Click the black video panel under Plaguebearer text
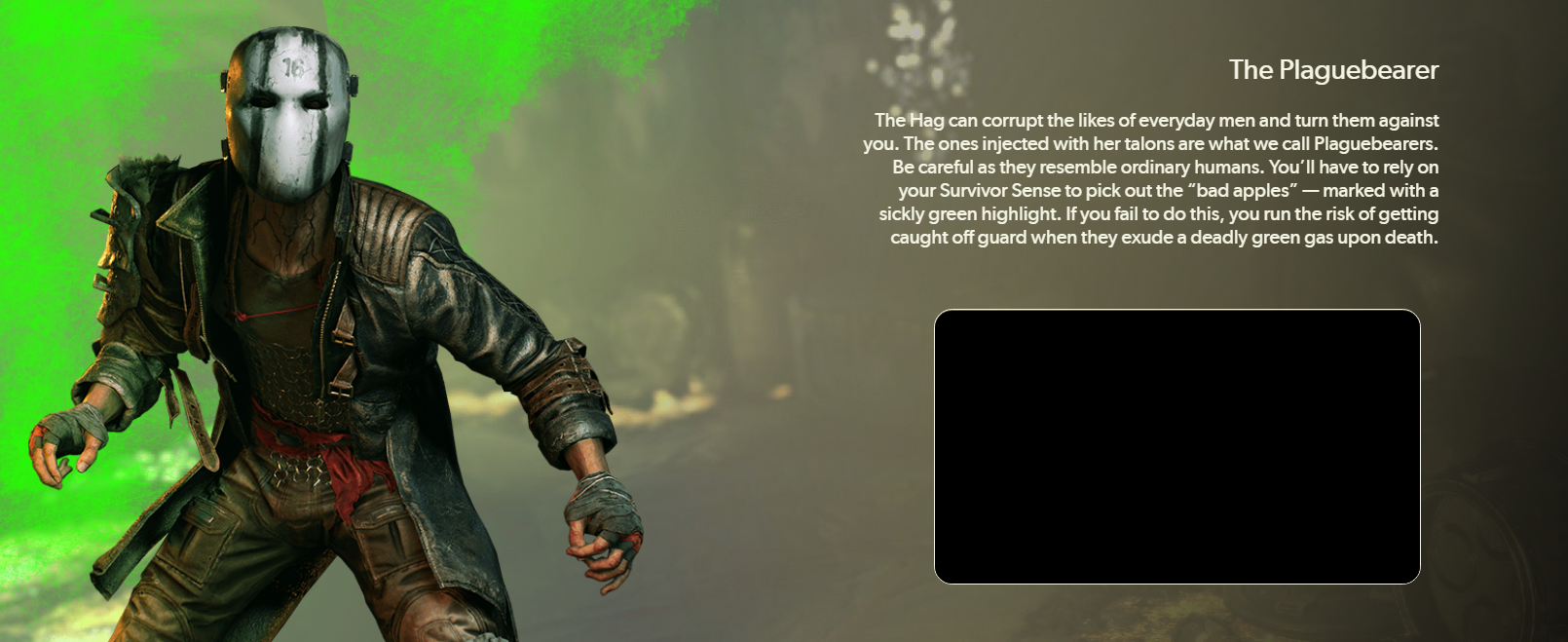Image resolution: width=1568 pixels, height=642 pixels. (x=1176, y=446)
